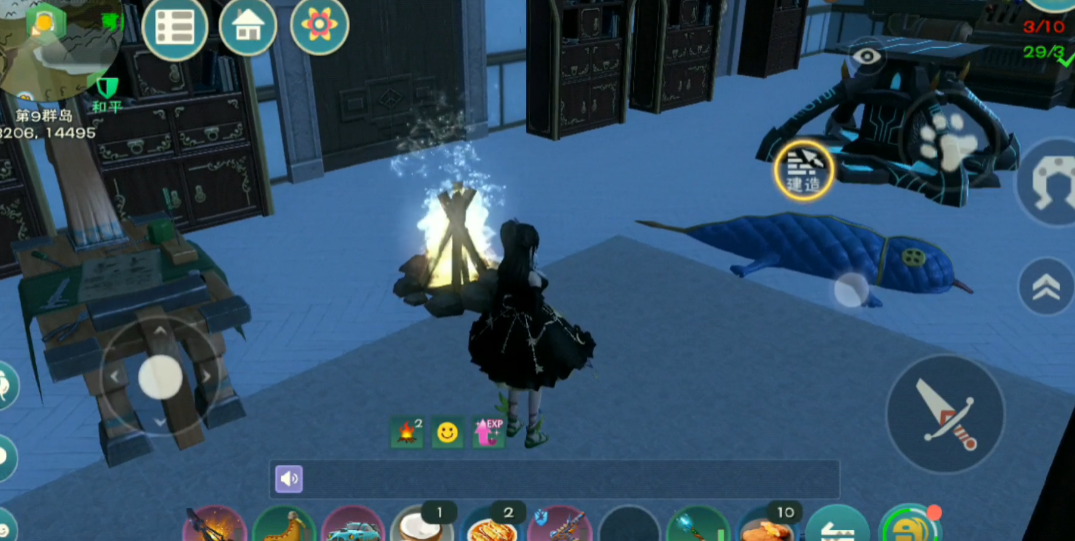This screenshot has height=541, width=1075.
Task: Toggle the speaker icon in chat bar
Action: pyautogui.click(x=289, y=479)
